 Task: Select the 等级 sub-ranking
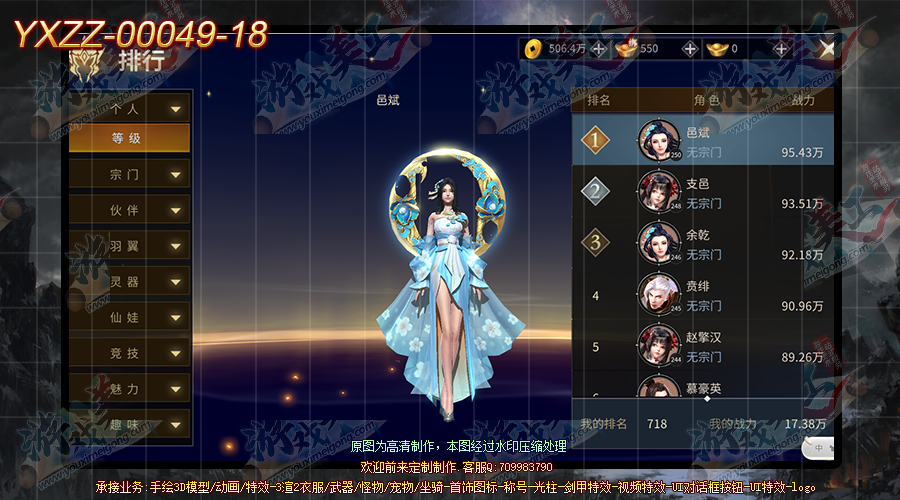130,139
